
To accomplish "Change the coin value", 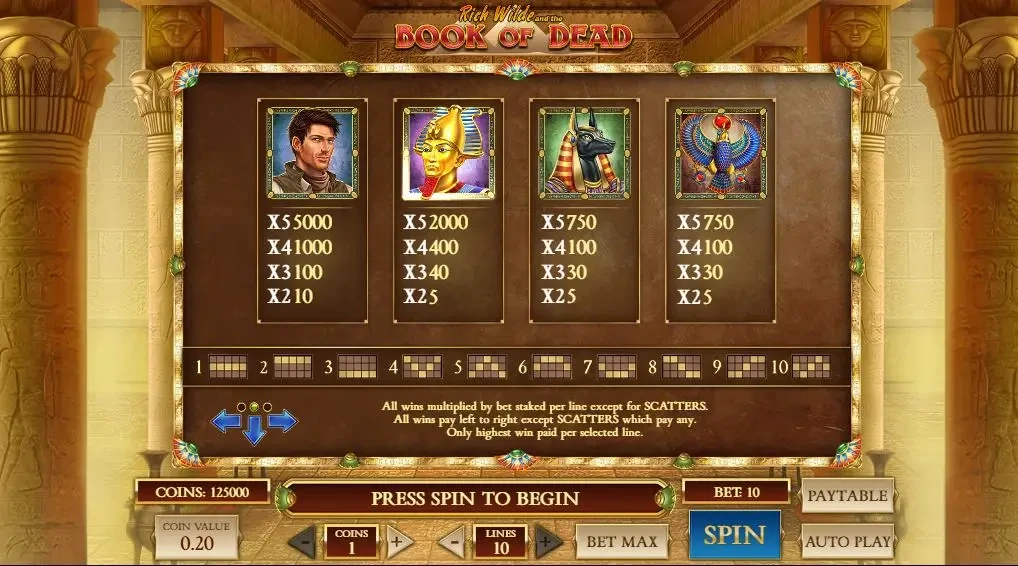I will tap(196, 537).
